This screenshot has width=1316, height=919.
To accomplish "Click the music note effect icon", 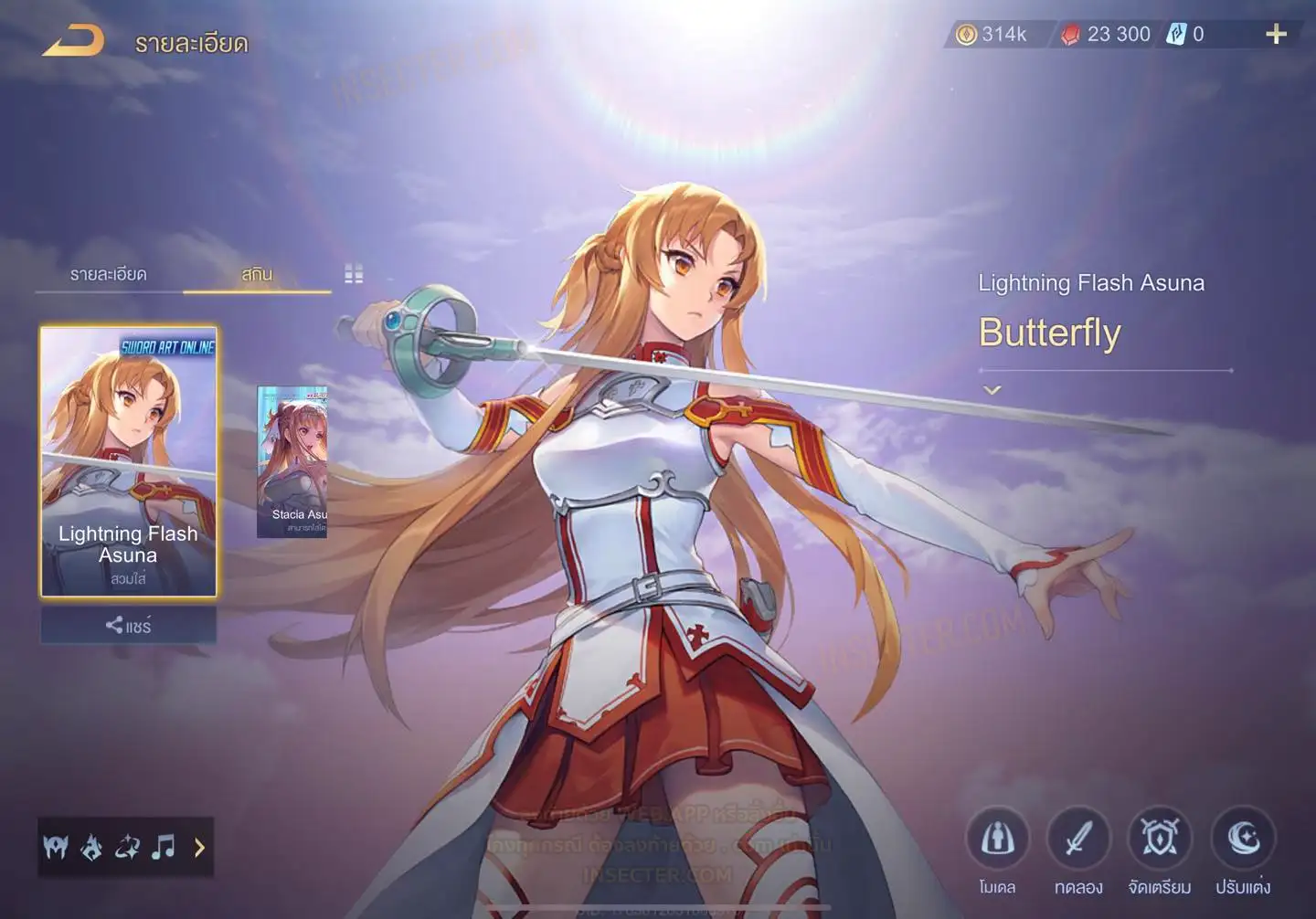I will click(x=164, y=848).
